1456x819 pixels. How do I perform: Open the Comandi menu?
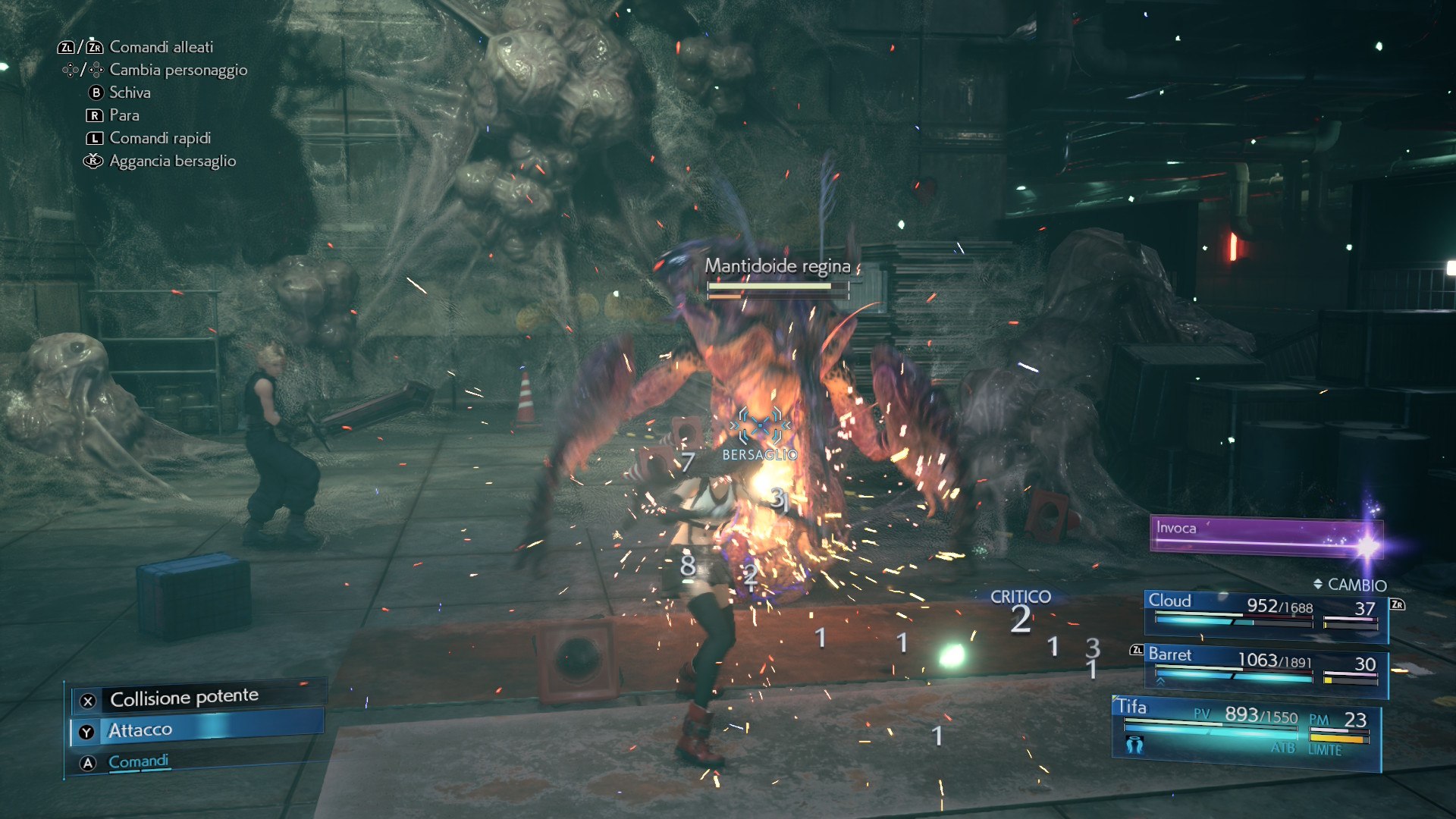[x=139, y=761]
